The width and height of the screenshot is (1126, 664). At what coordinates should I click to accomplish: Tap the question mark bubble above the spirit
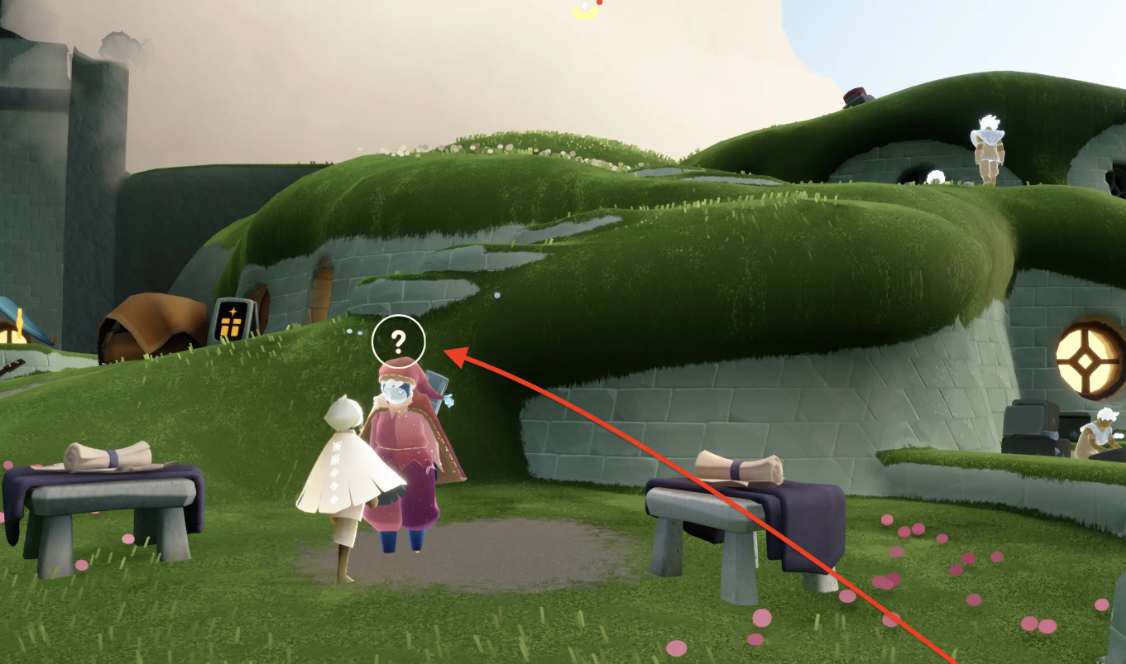[398, 342]
